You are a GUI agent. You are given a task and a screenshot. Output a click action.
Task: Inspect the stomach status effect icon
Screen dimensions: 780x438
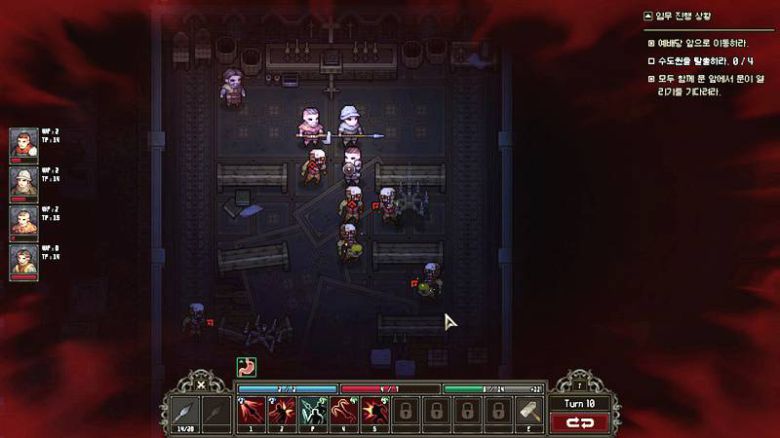(x=246, y=366)
